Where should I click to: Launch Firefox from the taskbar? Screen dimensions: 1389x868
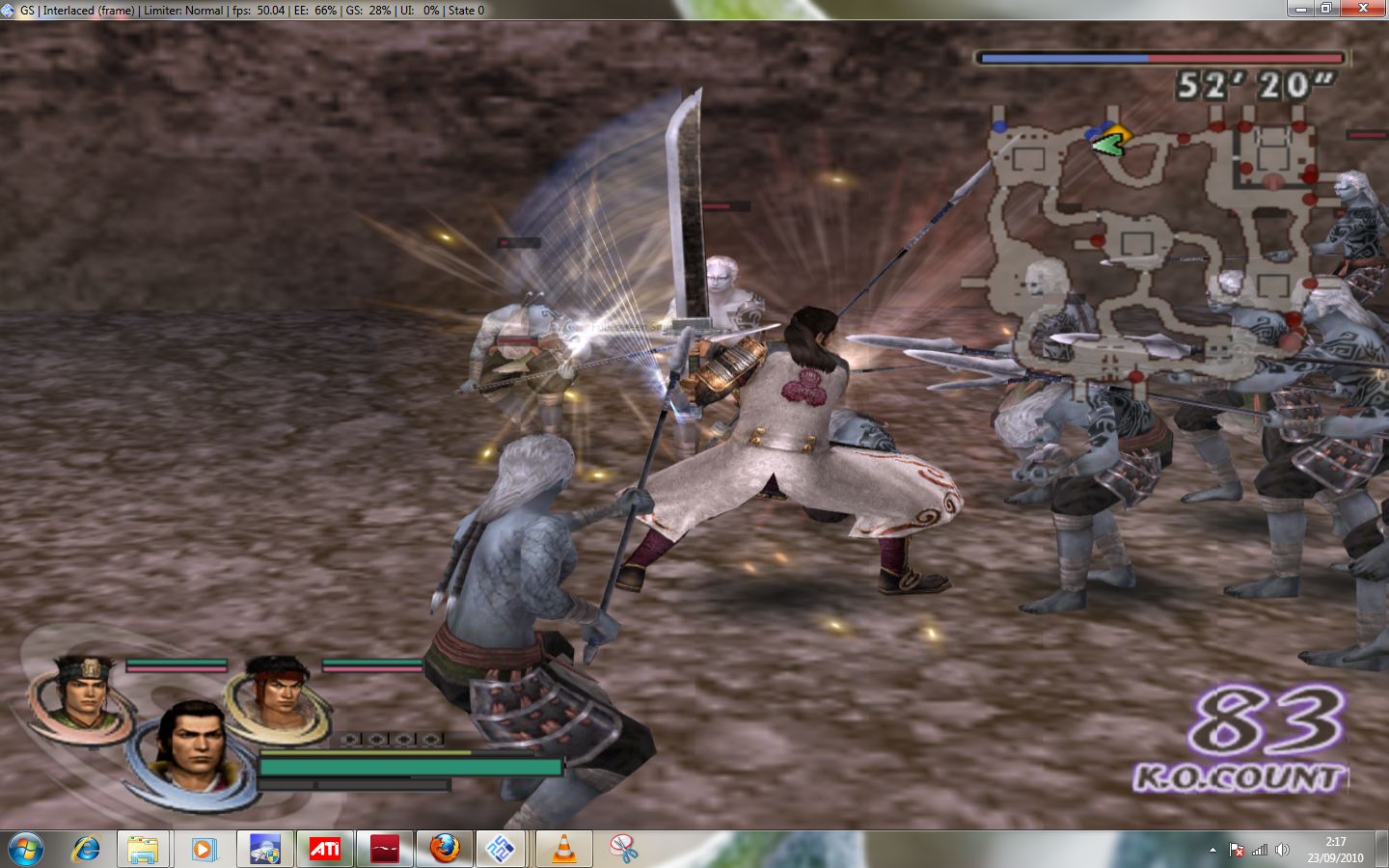click(x=445, y=849)
